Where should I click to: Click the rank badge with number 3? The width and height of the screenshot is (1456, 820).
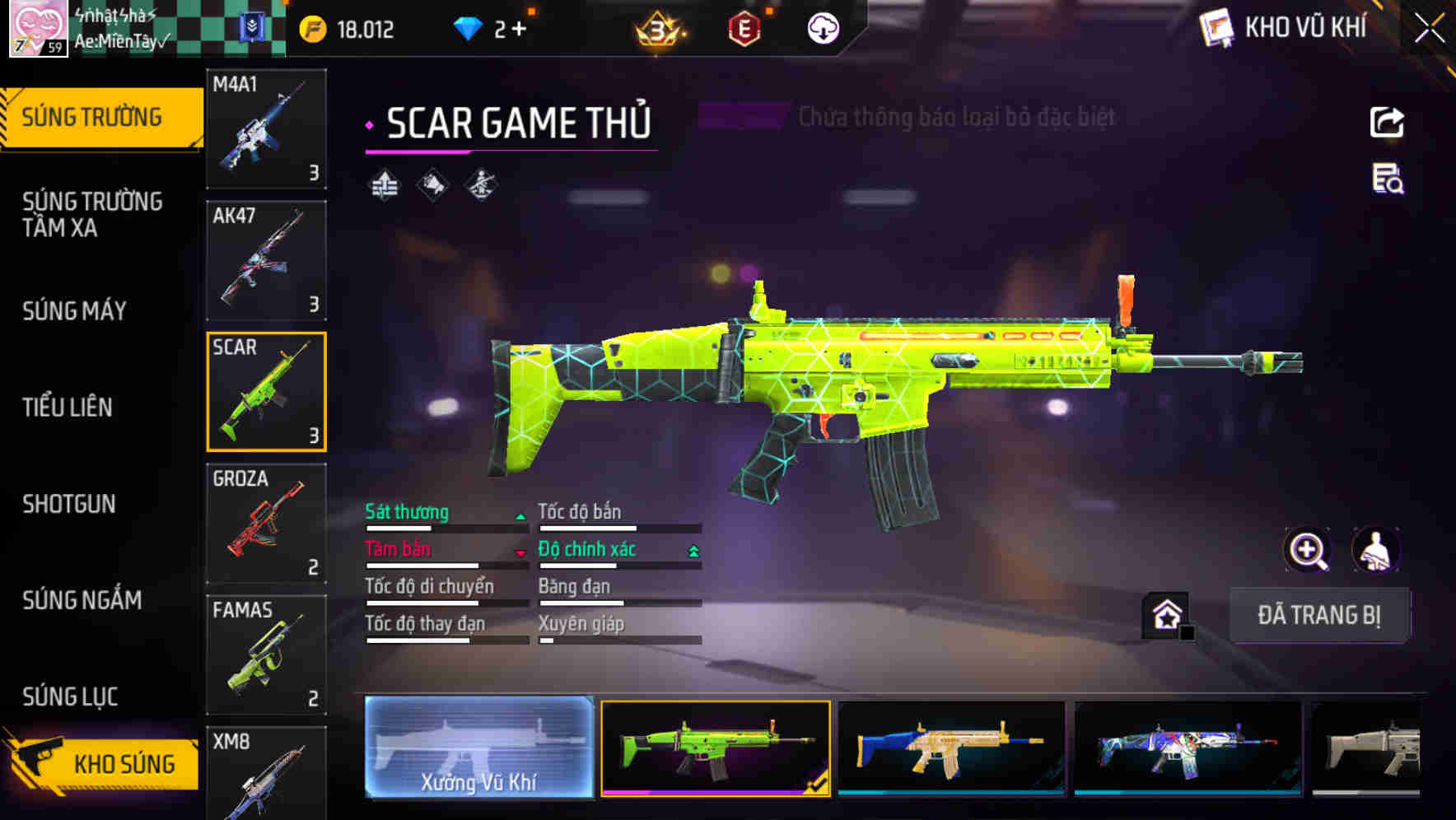pyautogui.click(x=656, y=29)
